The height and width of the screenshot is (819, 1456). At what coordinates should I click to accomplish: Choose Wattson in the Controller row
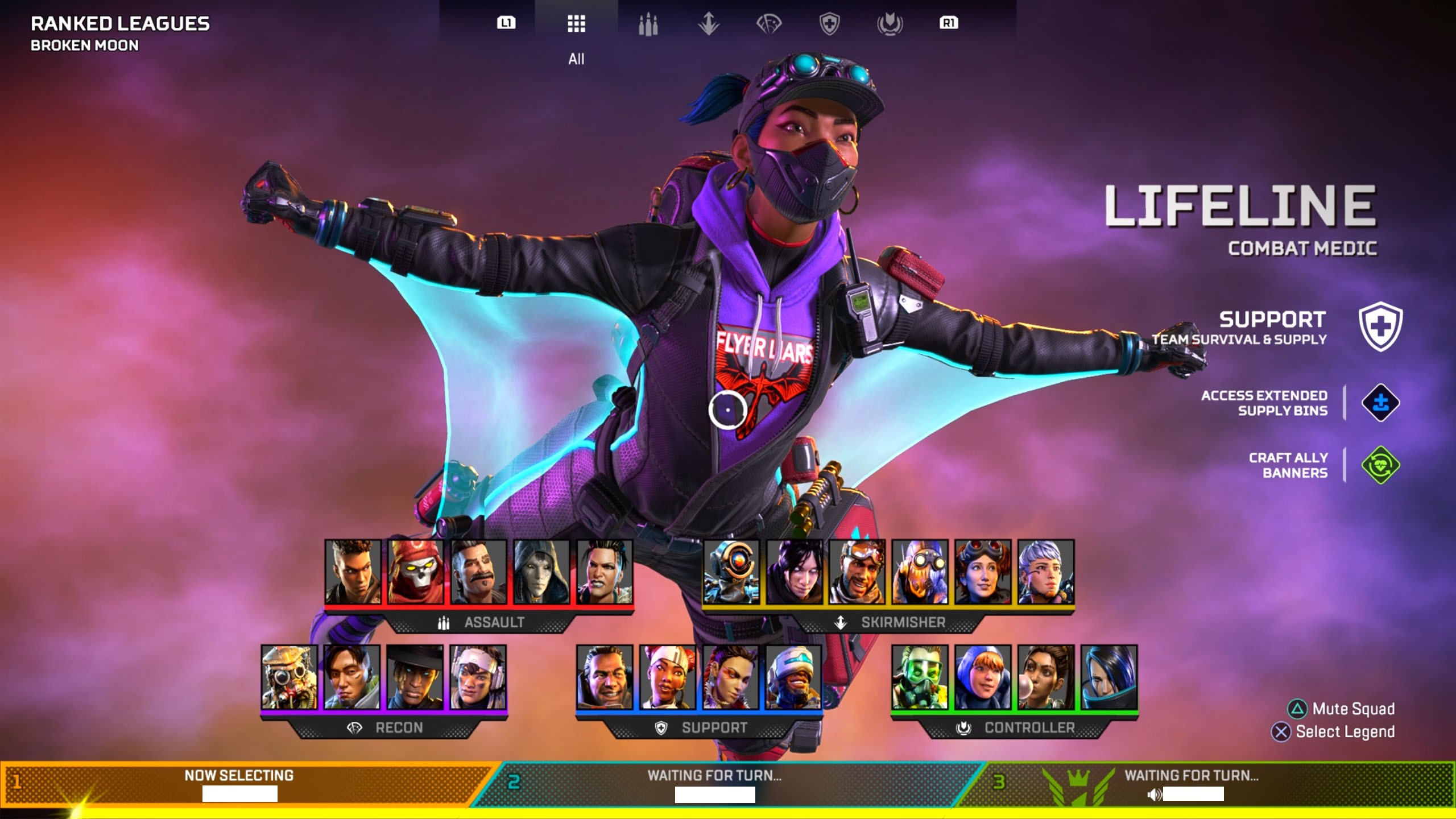[983, 677]
